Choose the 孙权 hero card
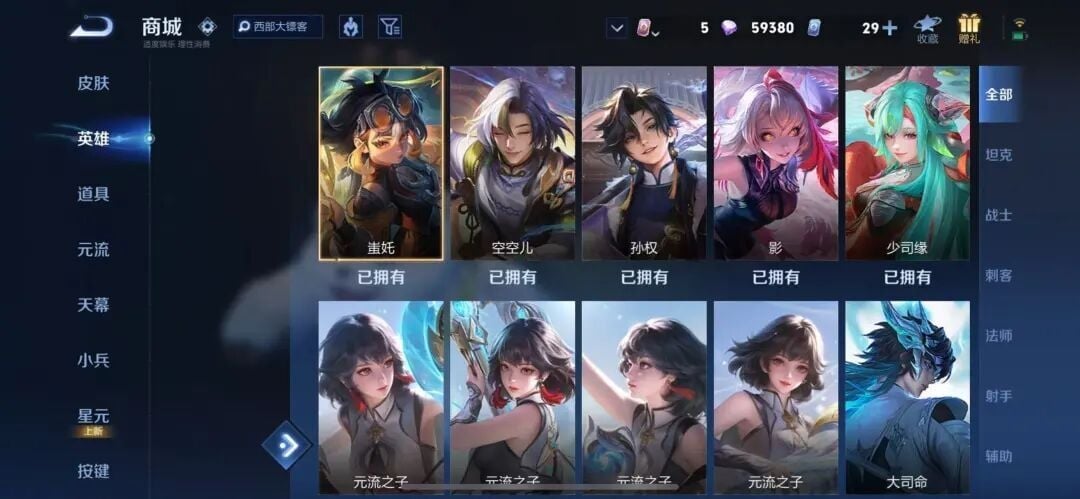Viewport: 1080px width, 499px height. click(644, 163)
